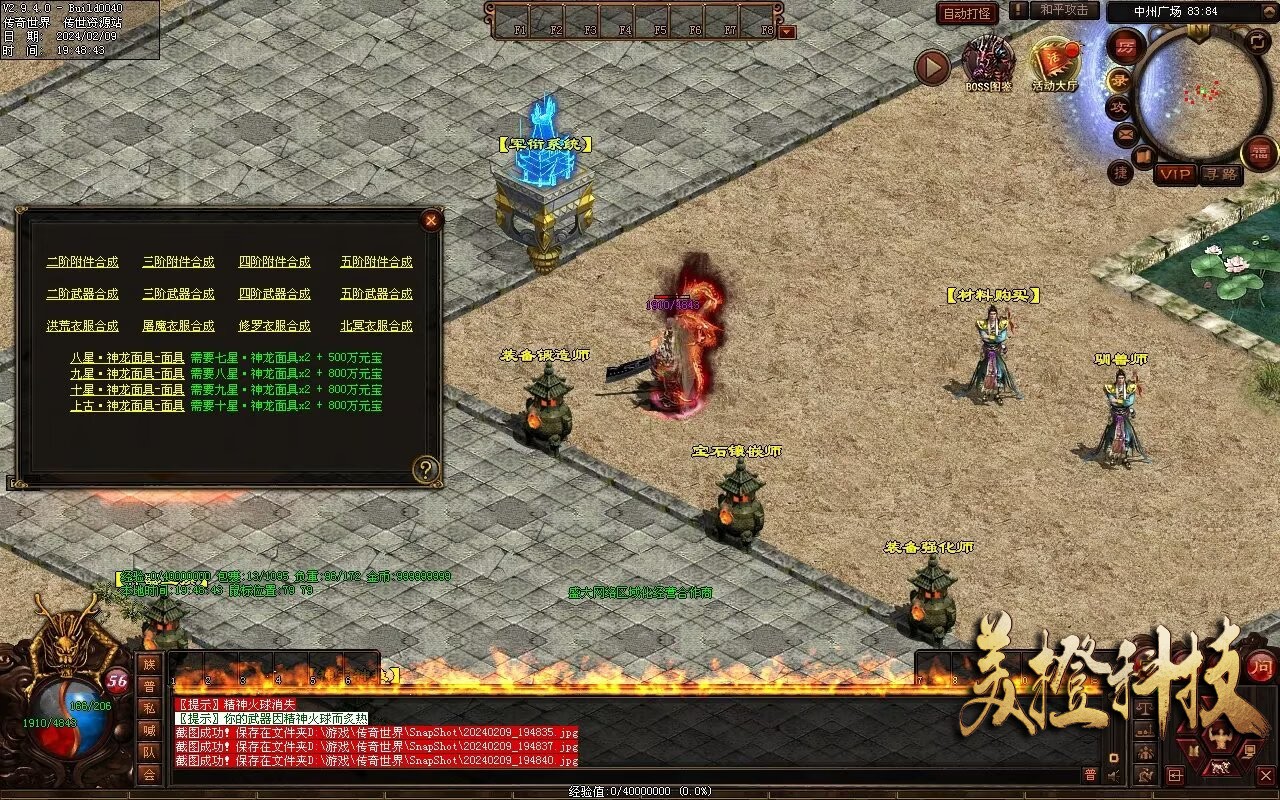1280x800 pixels.
Task: Open 二阶附件合成 synthesis option
Action: [82, 262]
